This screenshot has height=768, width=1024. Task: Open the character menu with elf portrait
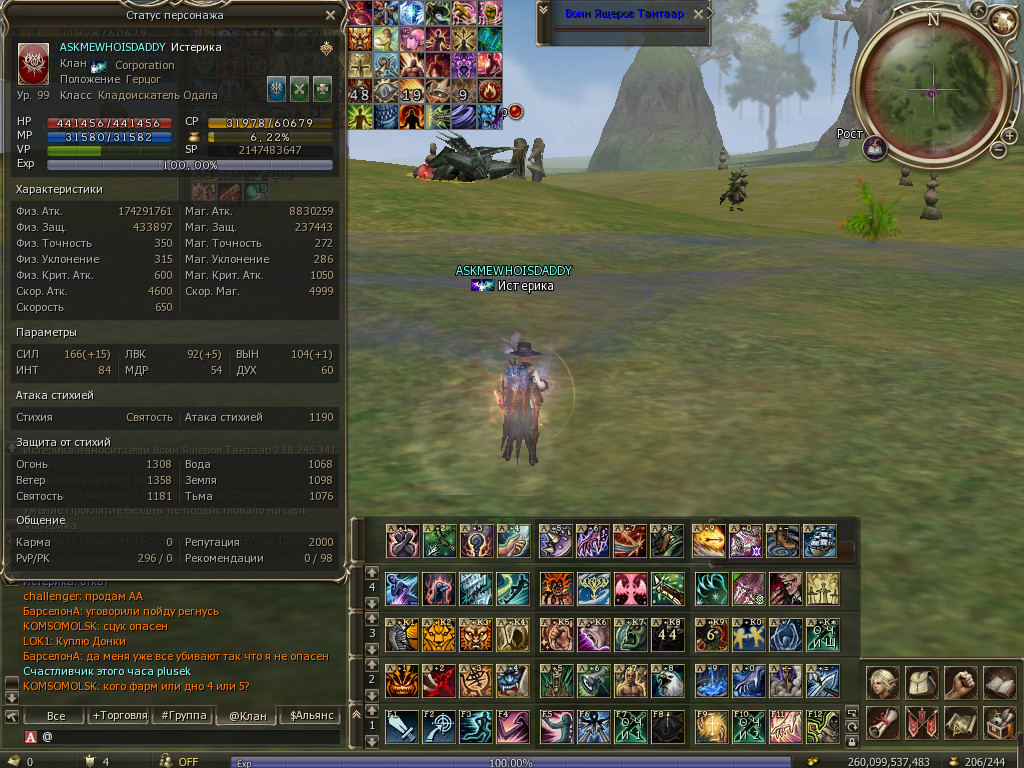point(882,682)
